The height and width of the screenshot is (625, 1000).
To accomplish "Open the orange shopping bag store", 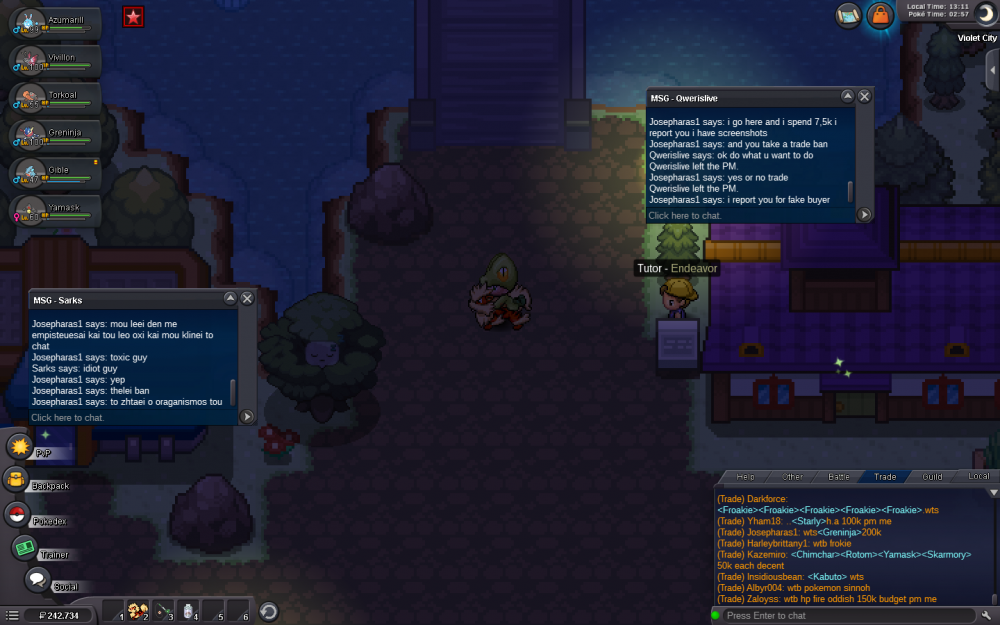I will [879, 16].
